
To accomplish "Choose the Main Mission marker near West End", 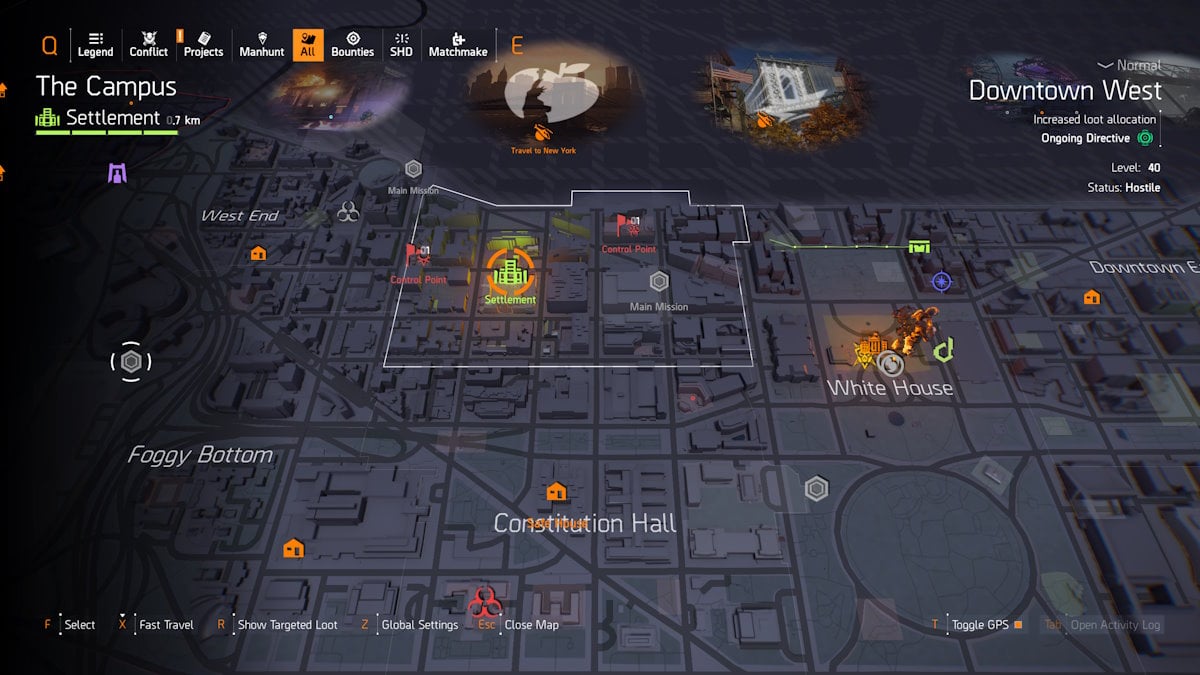I will coord(413,169).
